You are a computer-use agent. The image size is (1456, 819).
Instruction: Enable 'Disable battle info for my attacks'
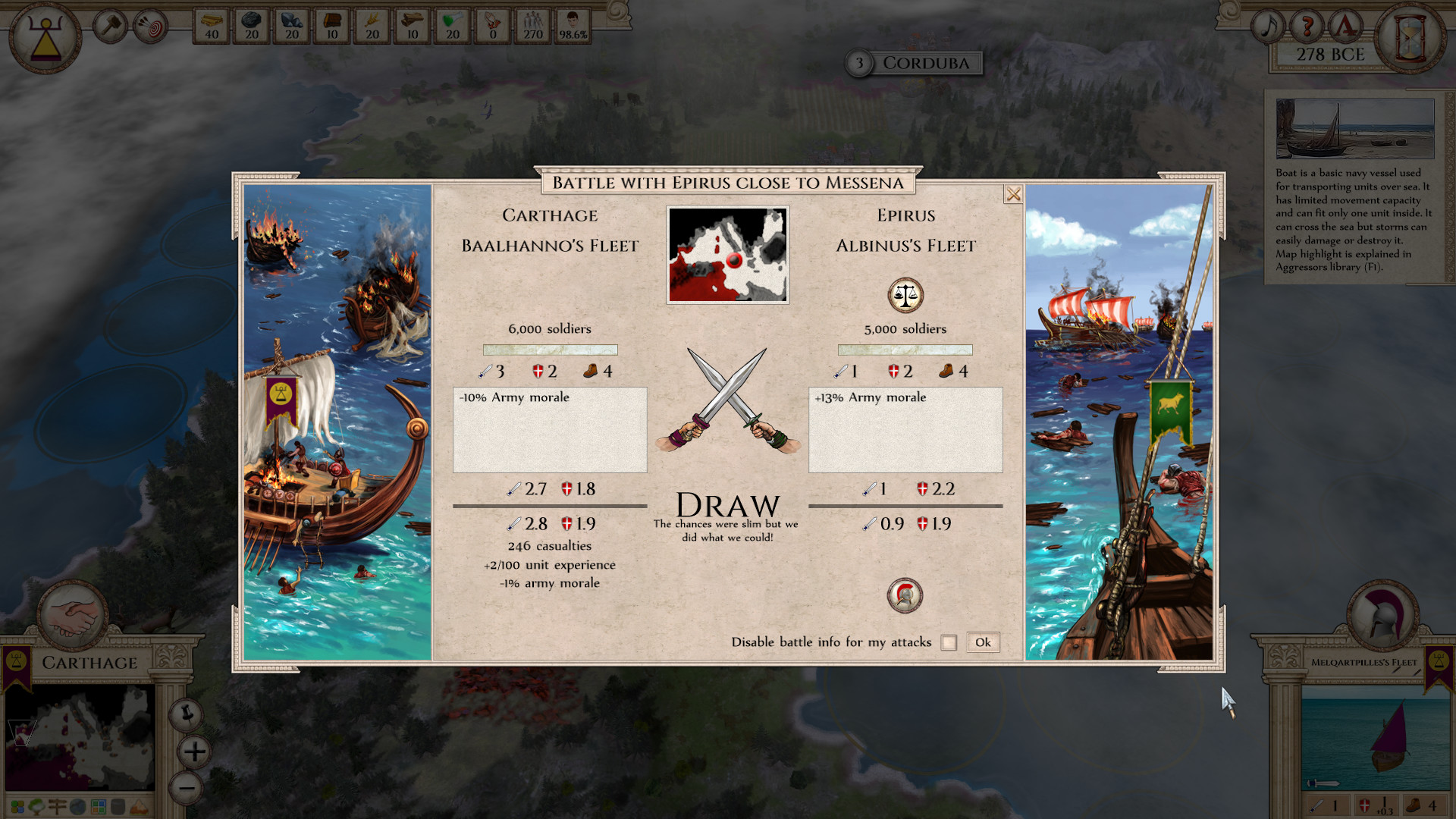point(949,642)
